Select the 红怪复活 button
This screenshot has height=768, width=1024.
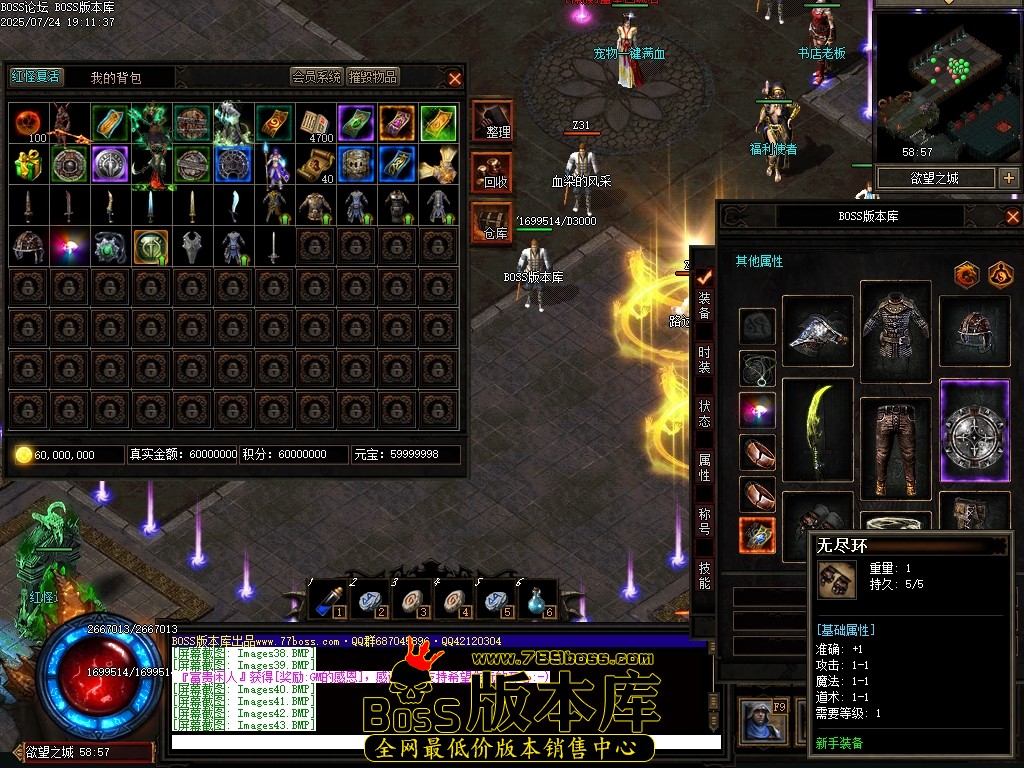tap(35, 77)
